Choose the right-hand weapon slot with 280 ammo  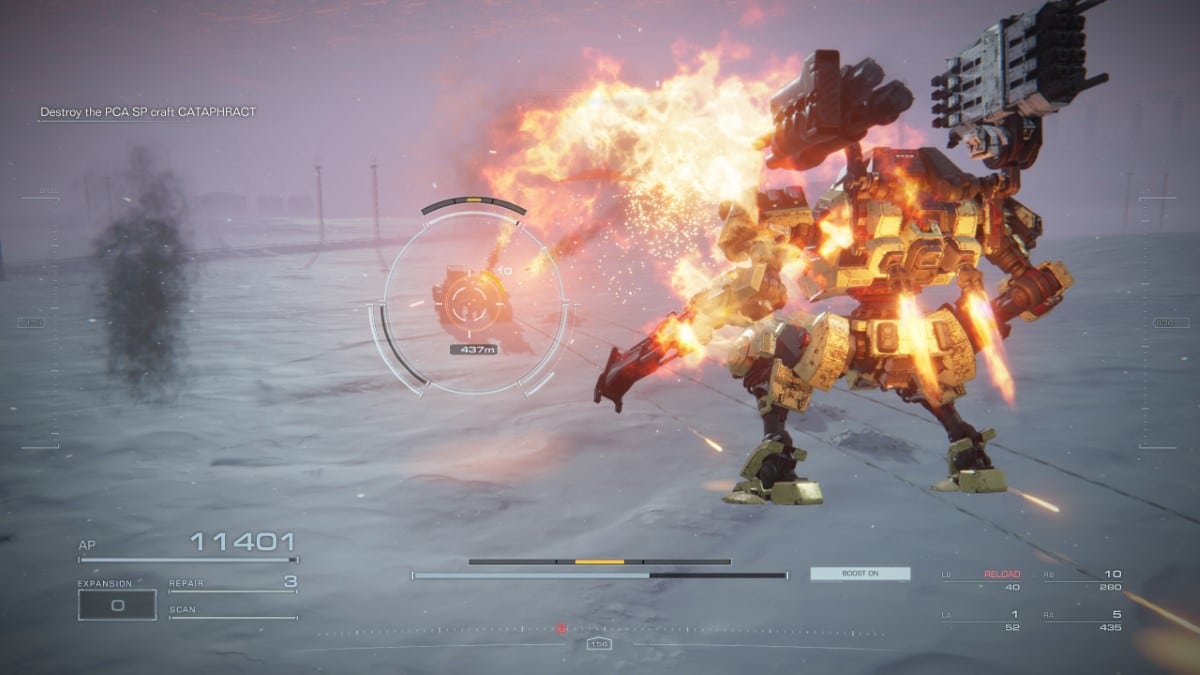1083,580
